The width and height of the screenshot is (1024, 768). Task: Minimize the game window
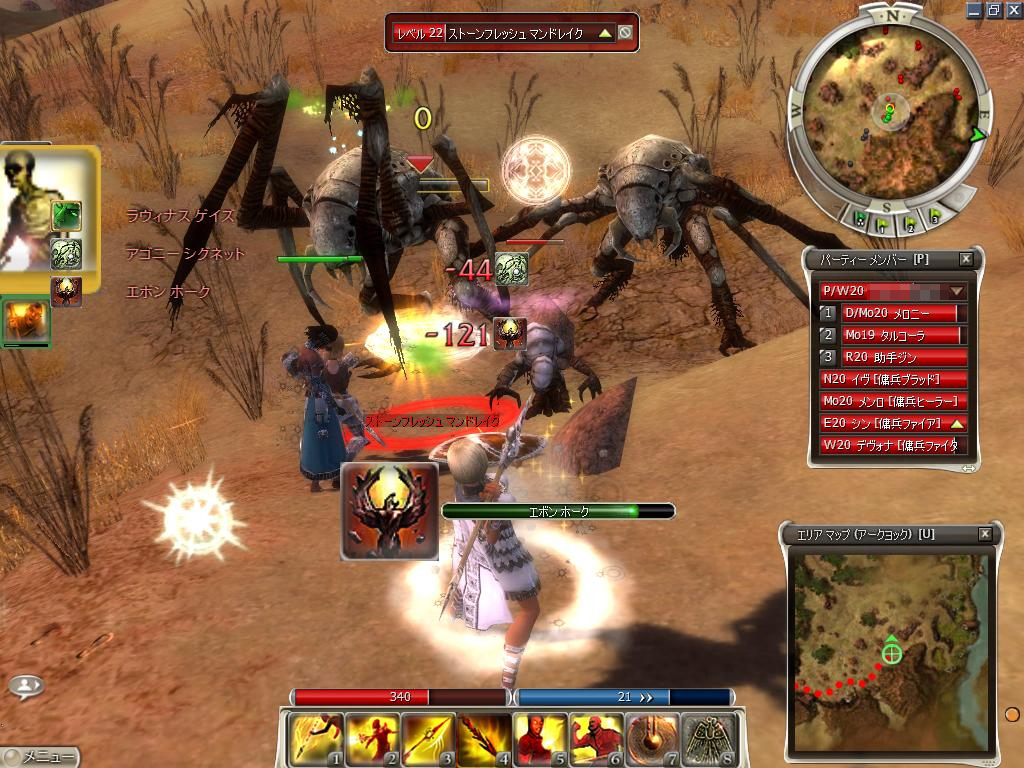tap(975, 10)
